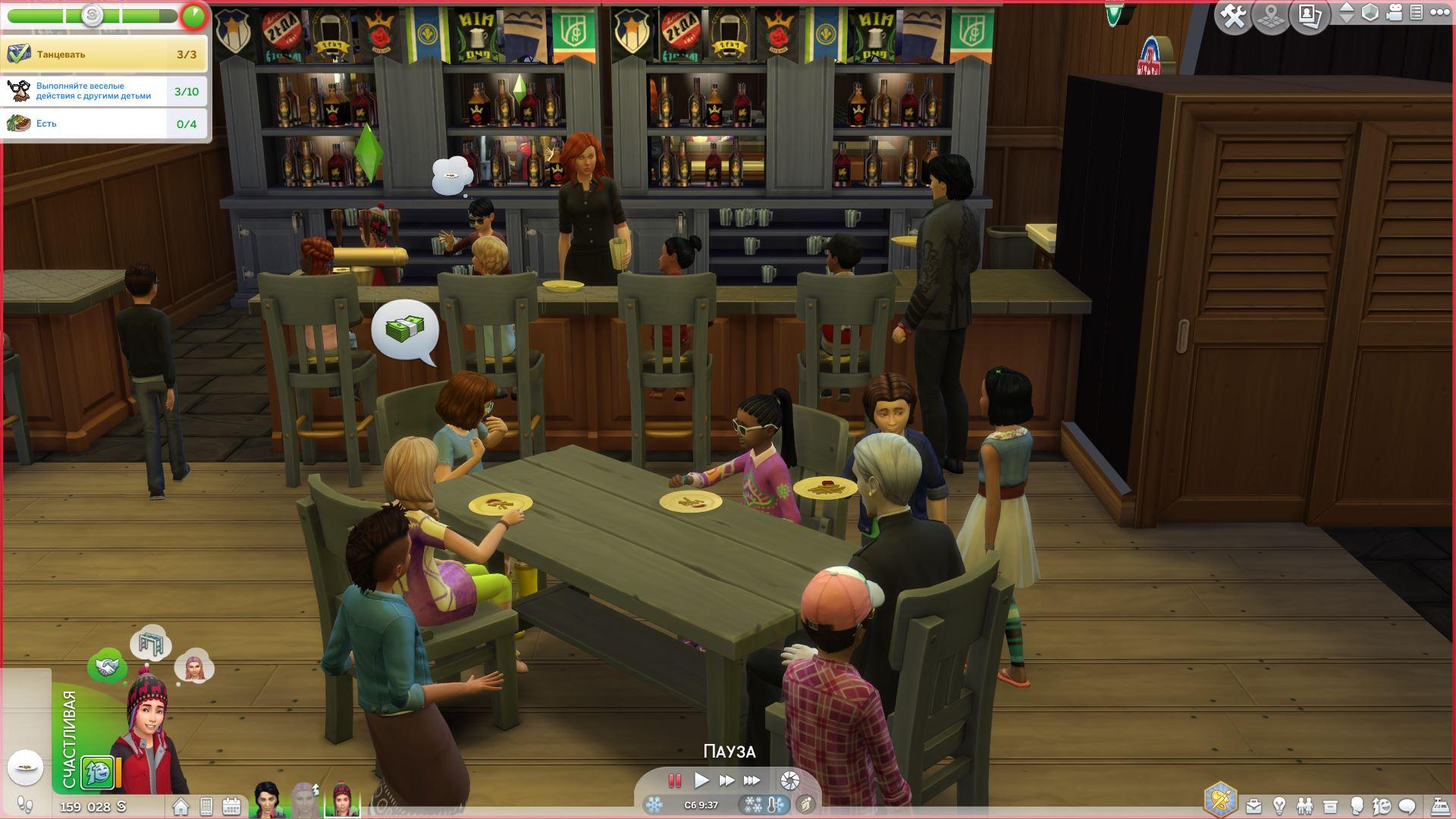This screenshot has height=819, width=1456.
Task: Select the 'Танцевать' event goal row
Action: (104, 55)
